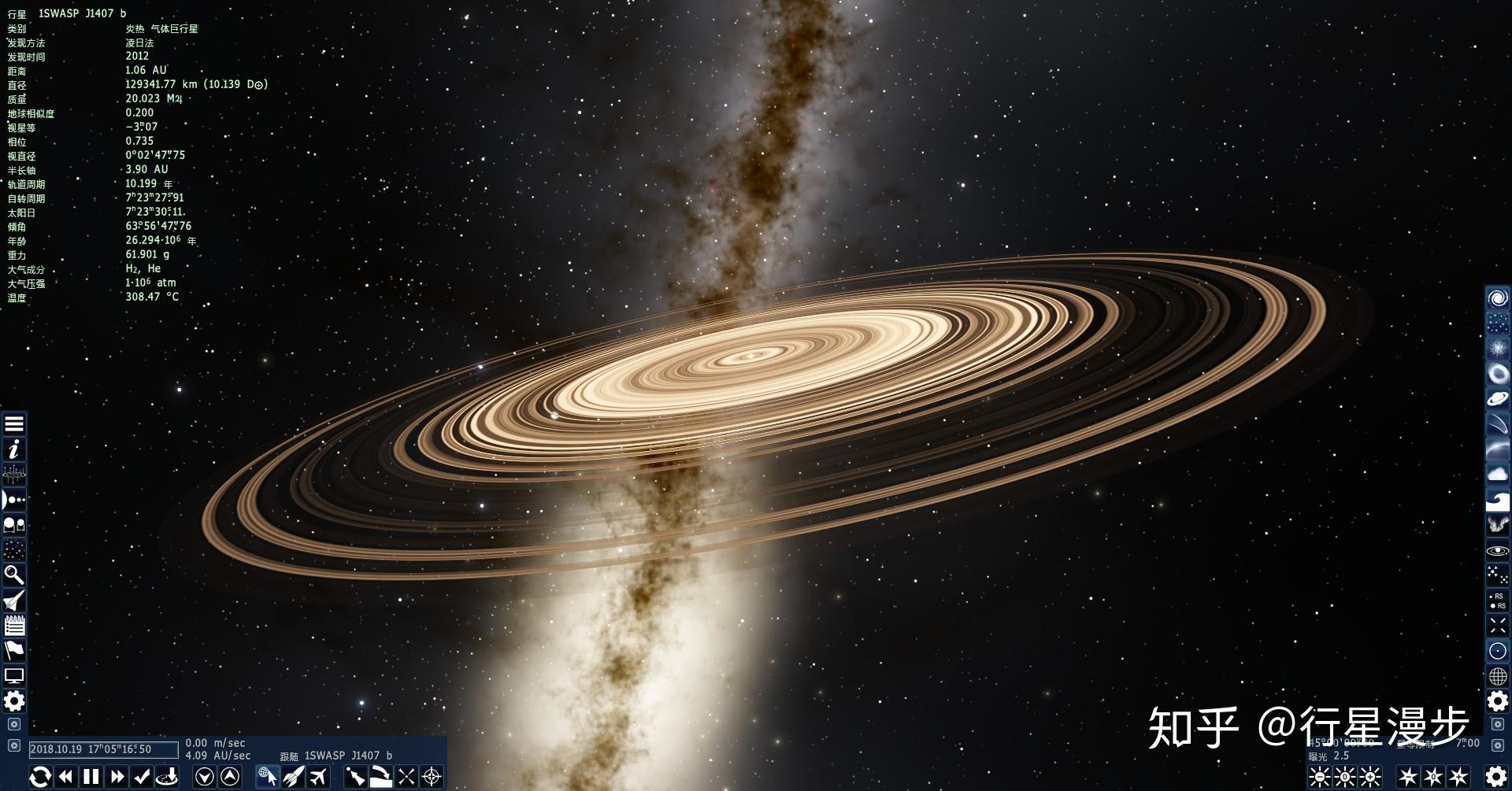
Task: Click the down-arrow to decrease time speed
Action: pos(205,777)
